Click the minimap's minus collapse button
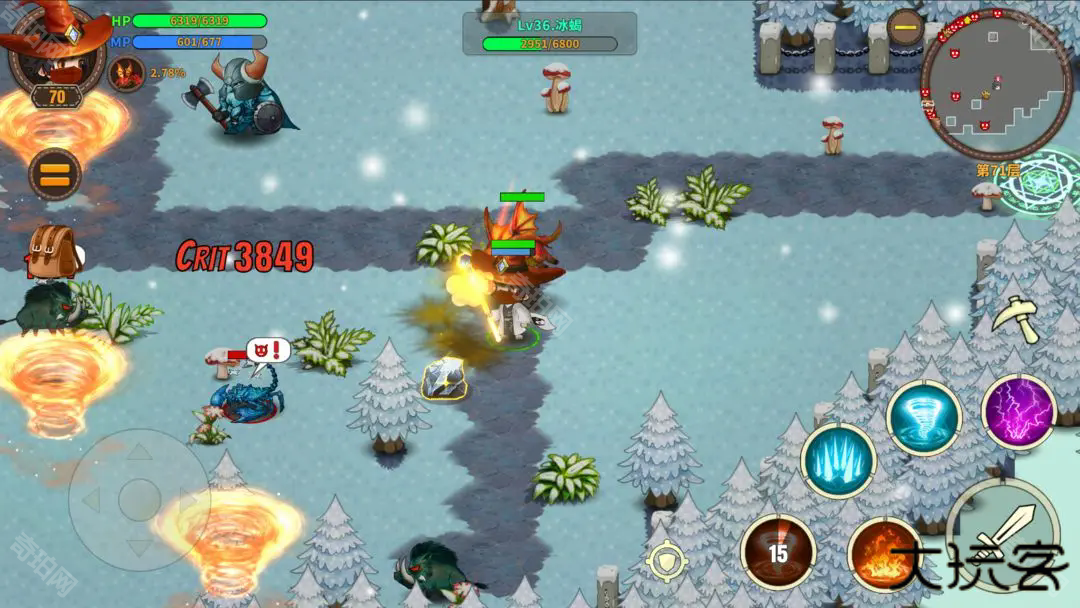The image size is (1080, 608). [905, 27]
